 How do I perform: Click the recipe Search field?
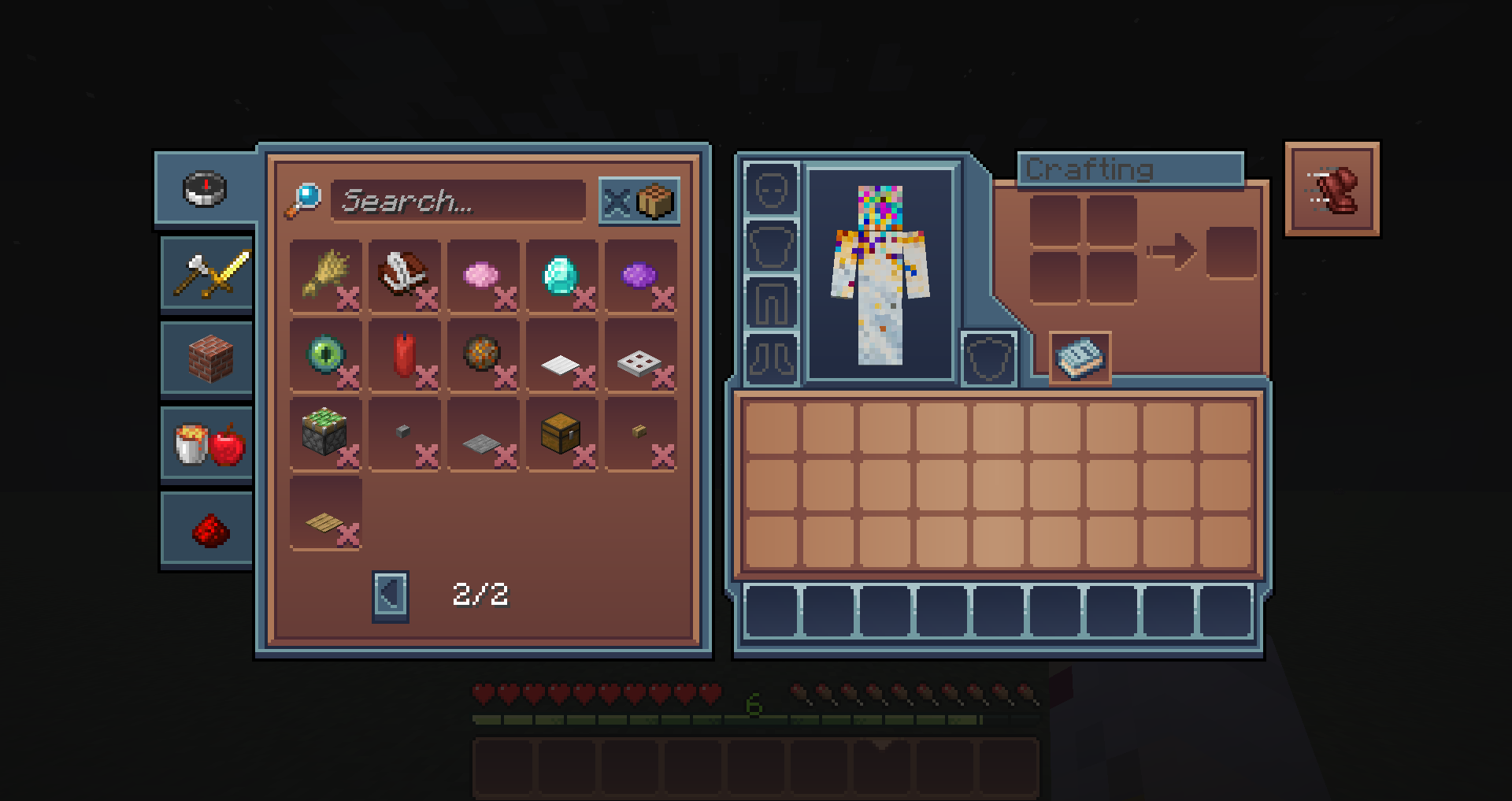click(458, 201)
